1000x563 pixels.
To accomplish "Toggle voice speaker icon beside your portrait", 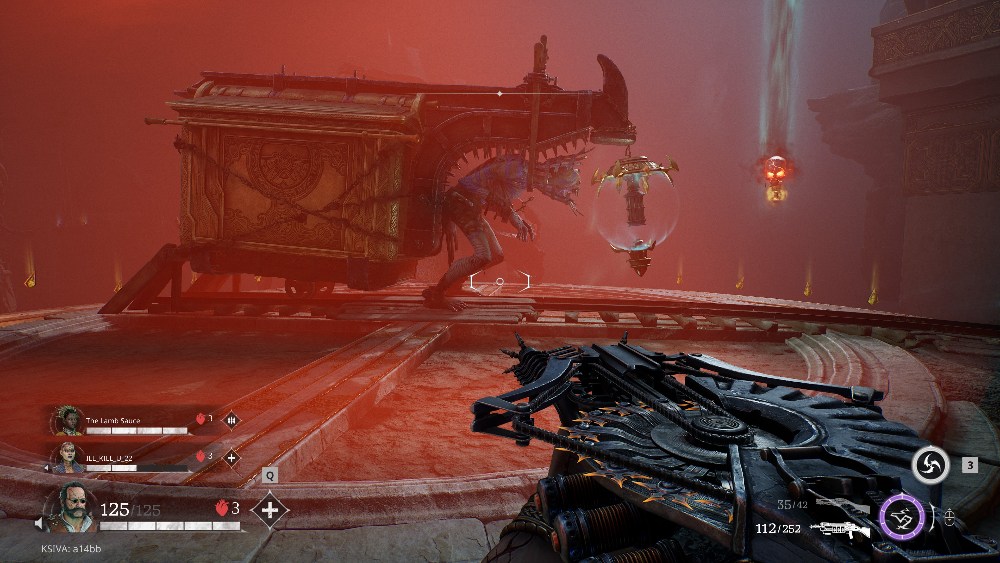I will click(41, 522).
